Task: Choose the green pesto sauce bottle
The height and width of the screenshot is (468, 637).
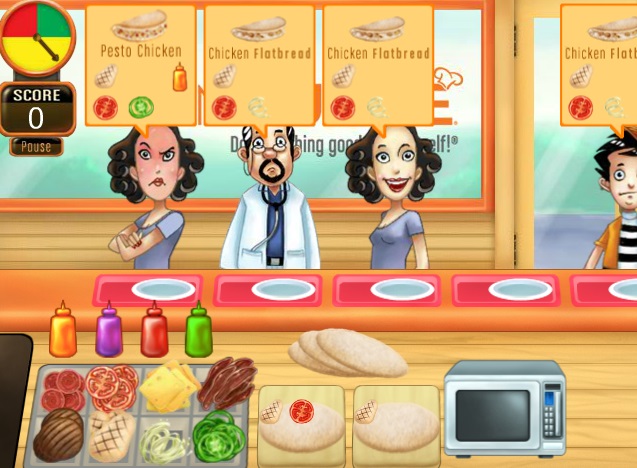Action: [198, 332]
